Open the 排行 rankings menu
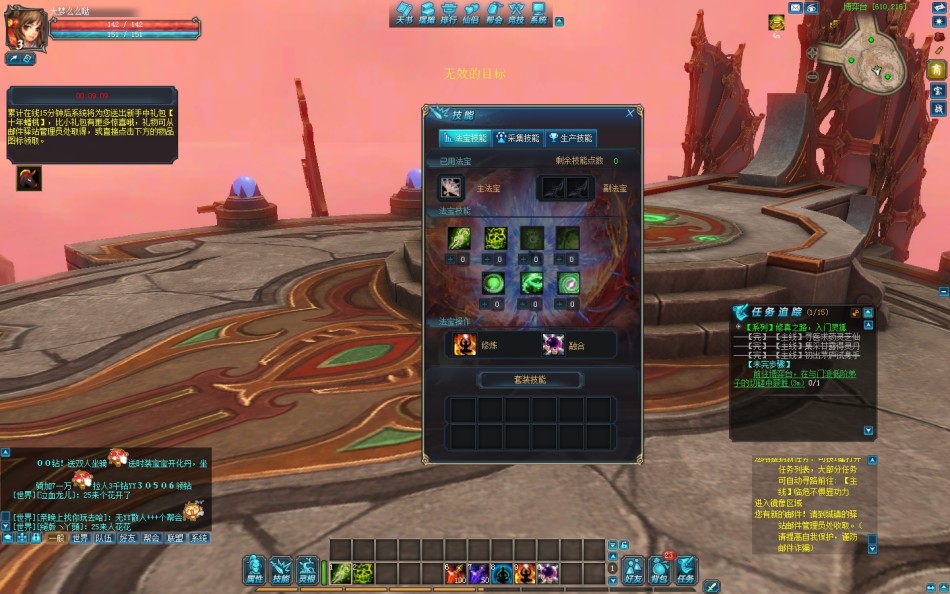Screen dimensions: 950x594 point(449,14)
